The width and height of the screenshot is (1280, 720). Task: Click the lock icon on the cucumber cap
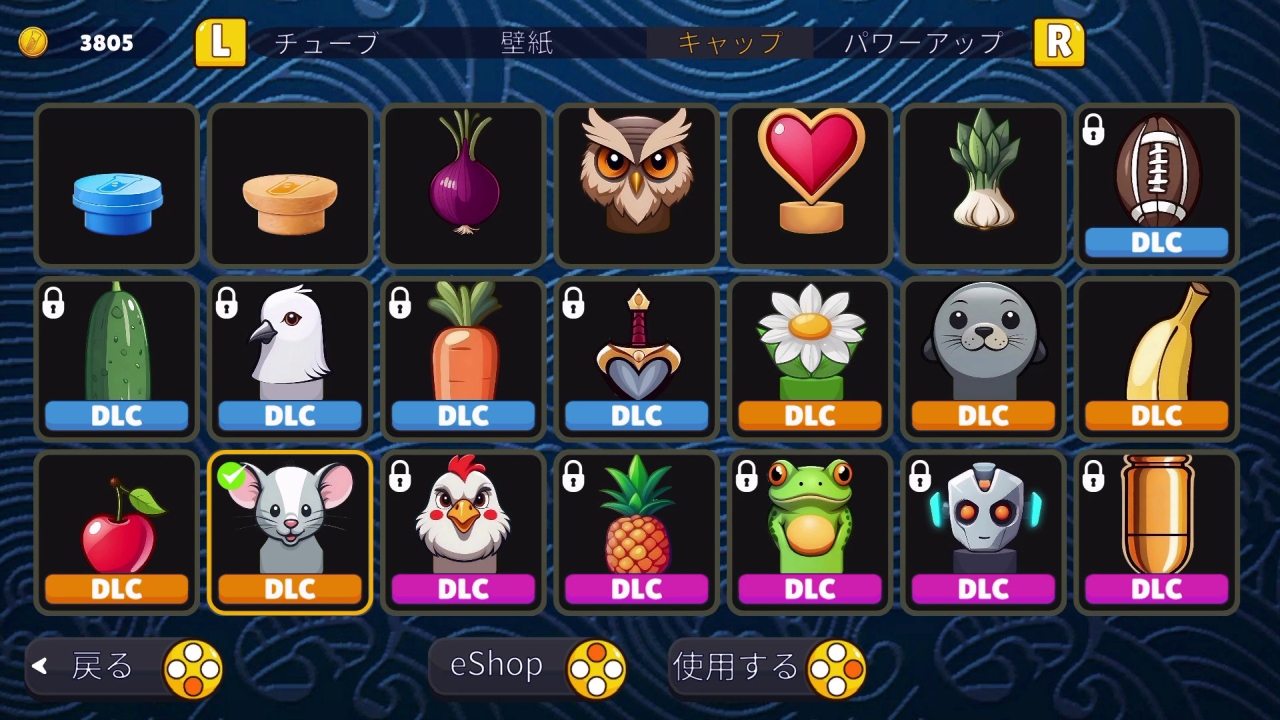53,304
